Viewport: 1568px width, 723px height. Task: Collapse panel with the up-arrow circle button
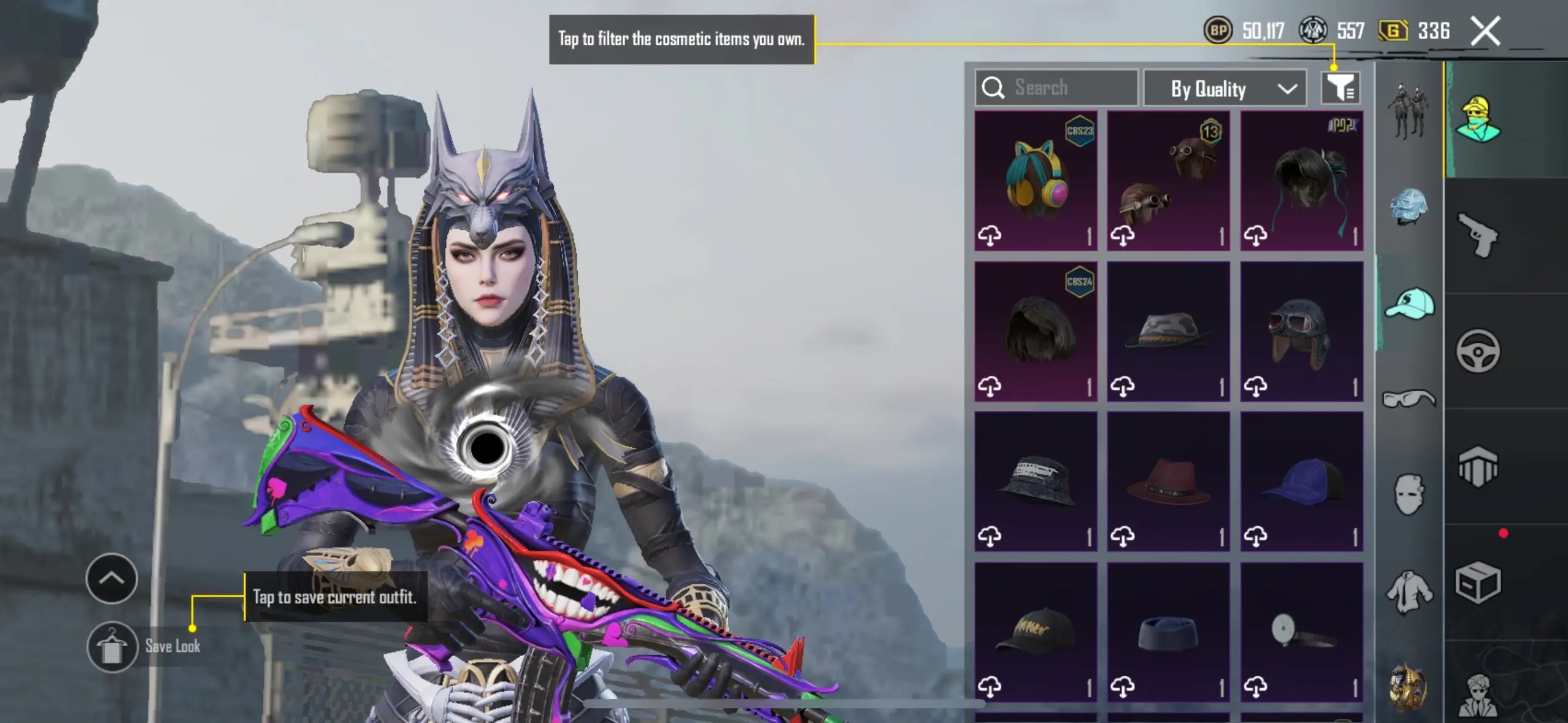point(112,578)
